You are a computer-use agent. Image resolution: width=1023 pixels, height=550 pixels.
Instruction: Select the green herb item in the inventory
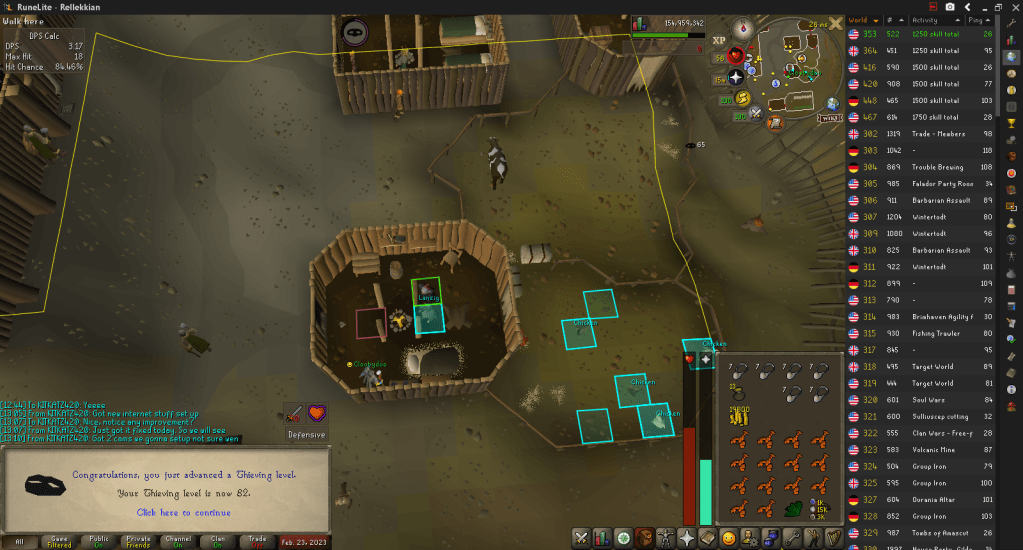click(793, 510)
